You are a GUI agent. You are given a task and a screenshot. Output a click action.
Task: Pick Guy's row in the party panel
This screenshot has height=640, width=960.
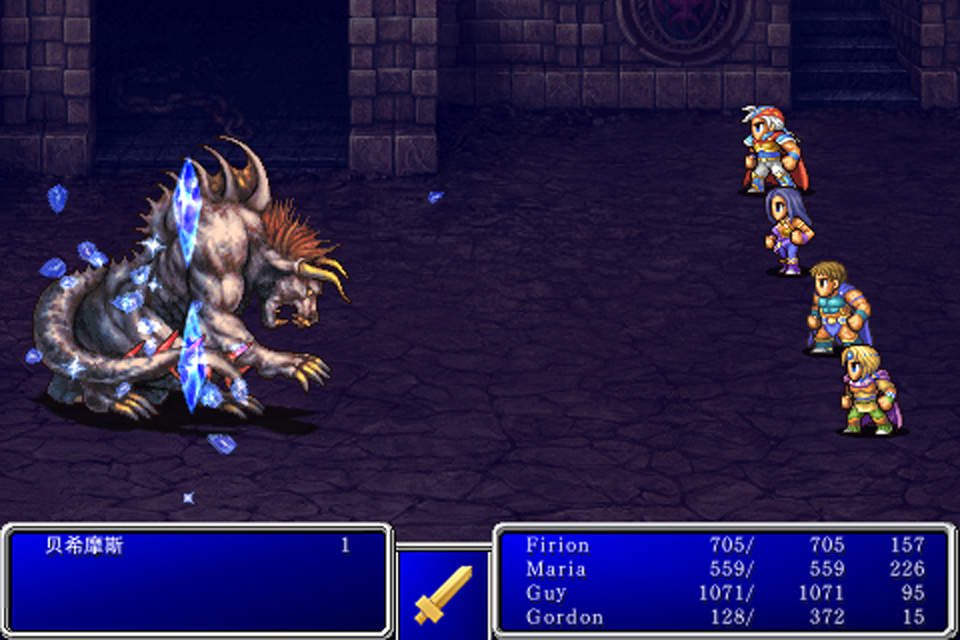click(722, 594)
